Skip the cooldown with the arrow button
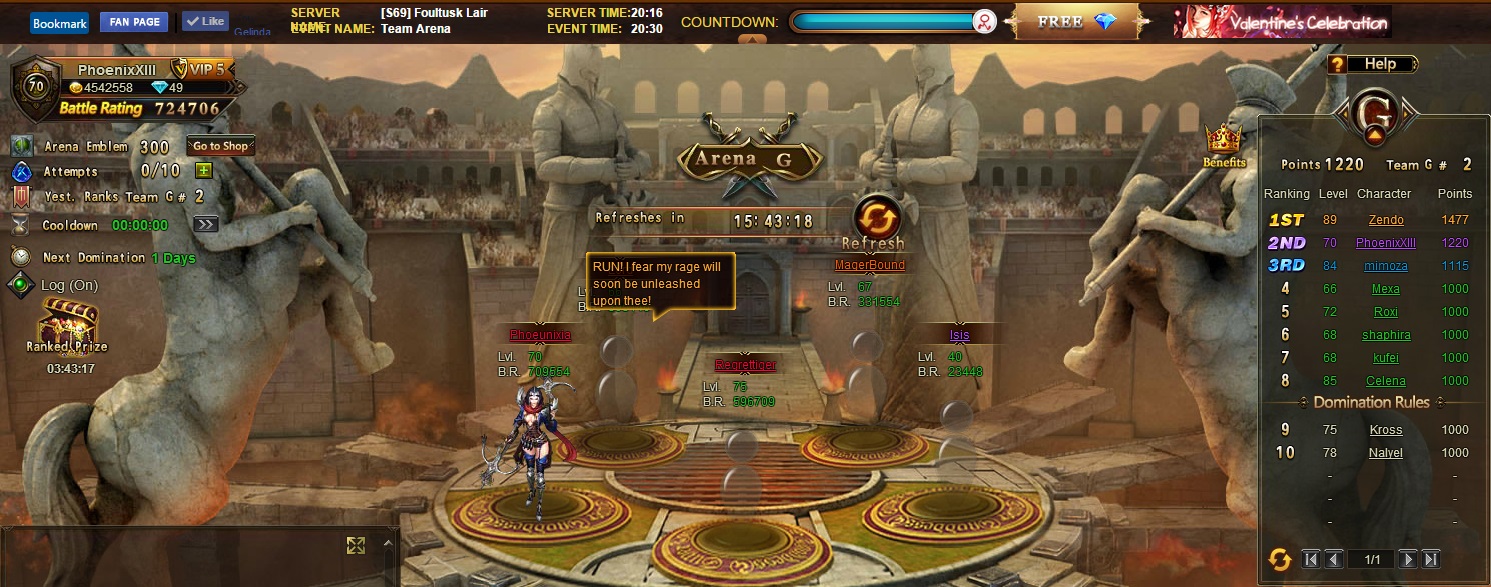The height and width of the screenshot is (587, 1491). point(206,225)
